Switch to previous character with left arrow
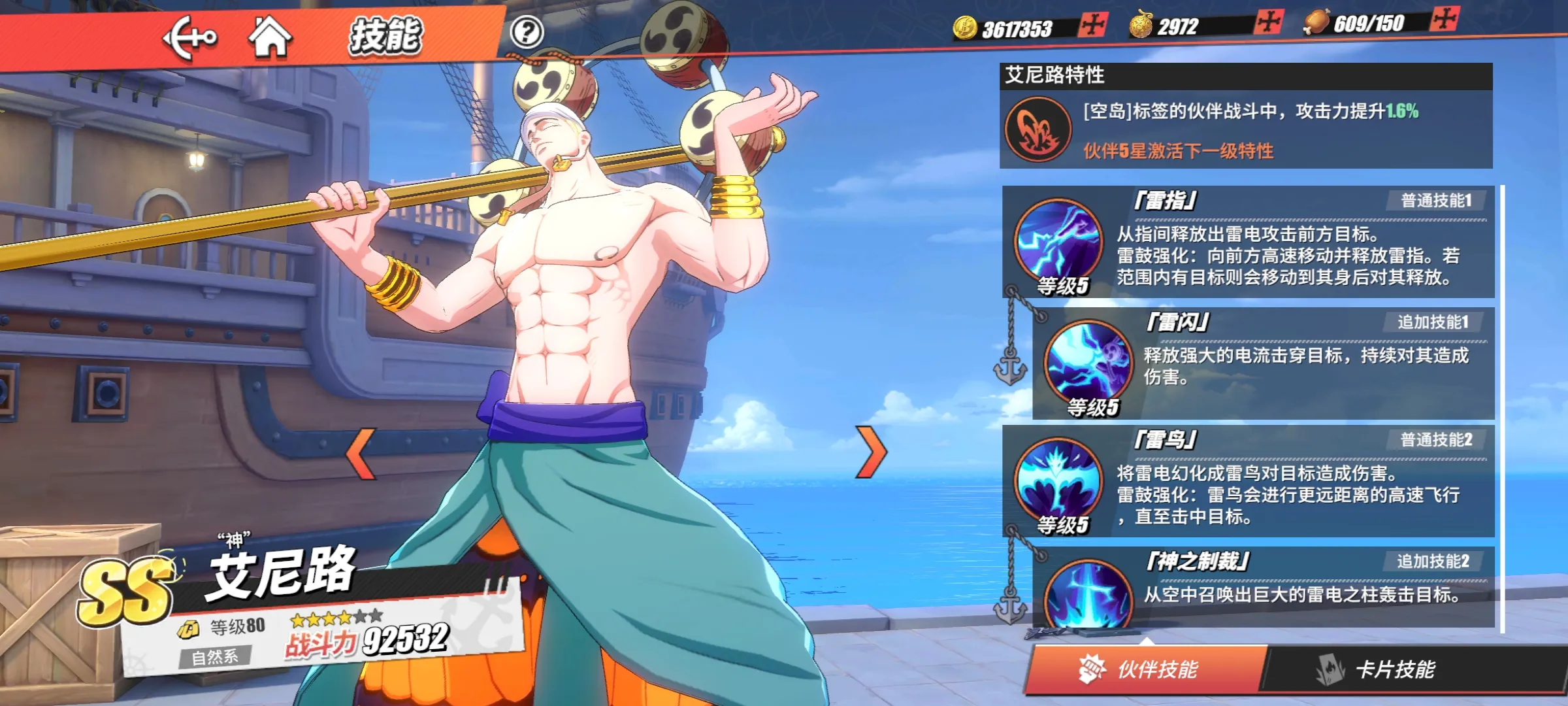The width and height of the screenshot is (1568, 706). (361, 453)
